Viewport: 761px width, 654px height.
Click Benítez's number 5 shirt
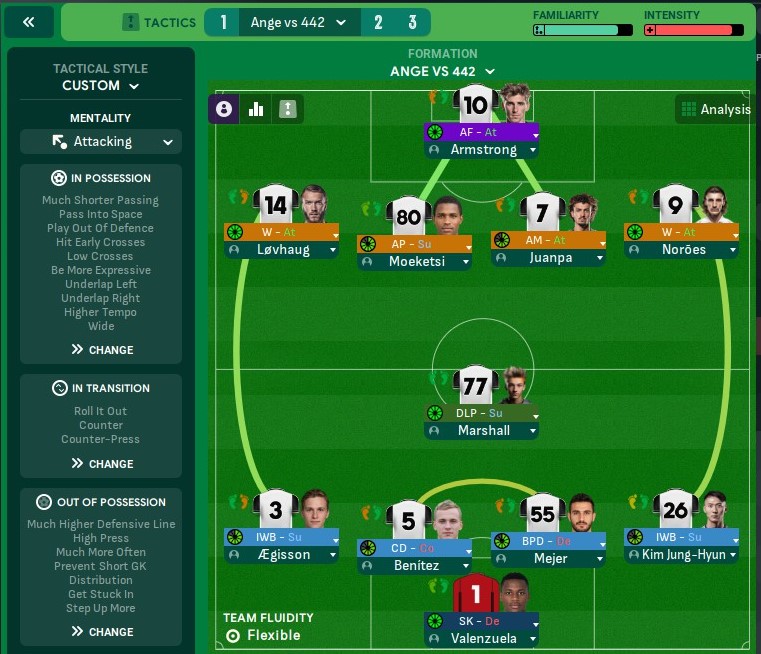[408, 520]
